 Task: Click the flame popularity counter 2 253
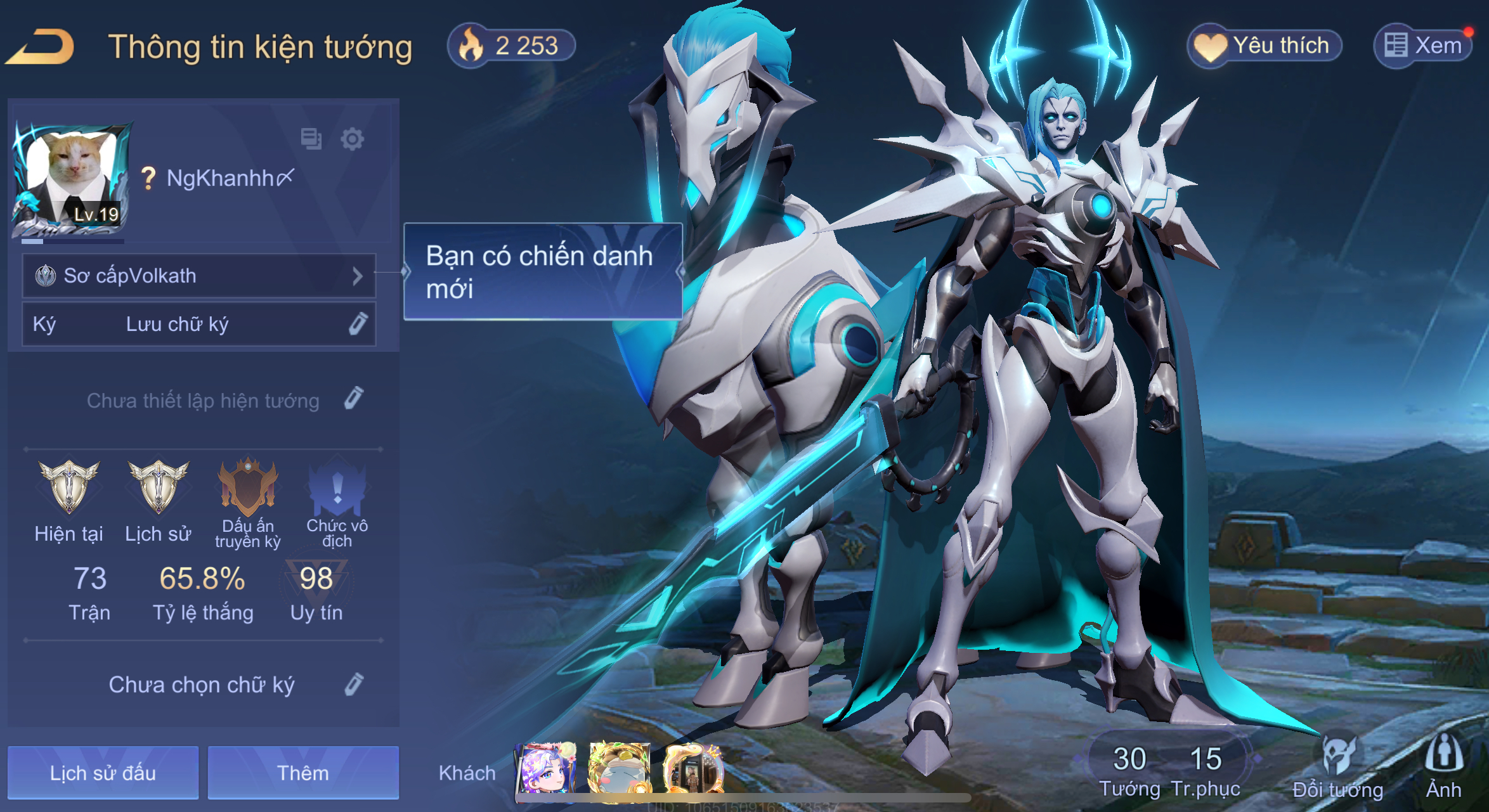click(511, 46)
